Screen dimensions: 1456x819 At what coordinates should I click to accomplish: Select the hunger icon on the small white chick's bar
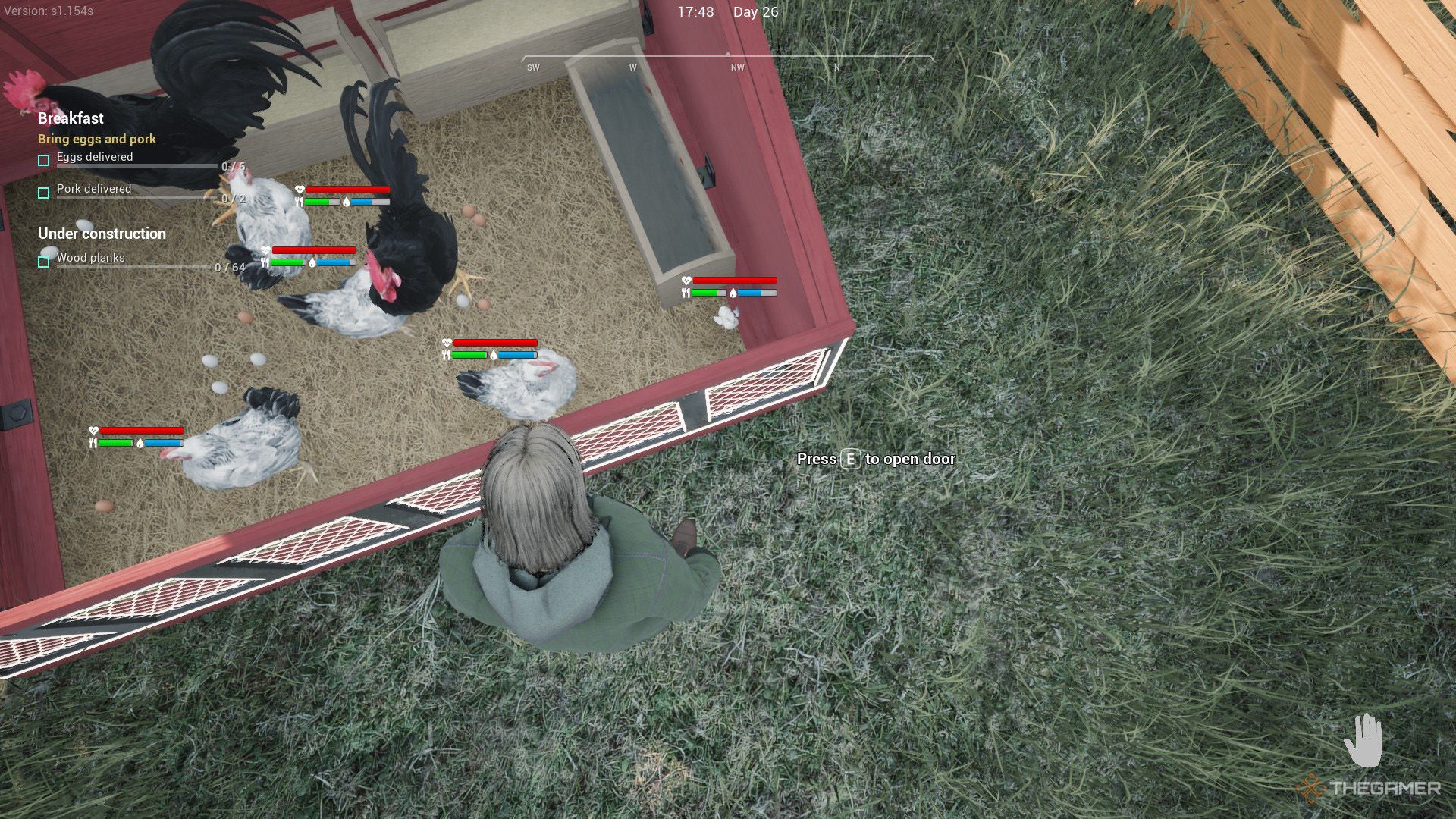[x=686, y=292]
